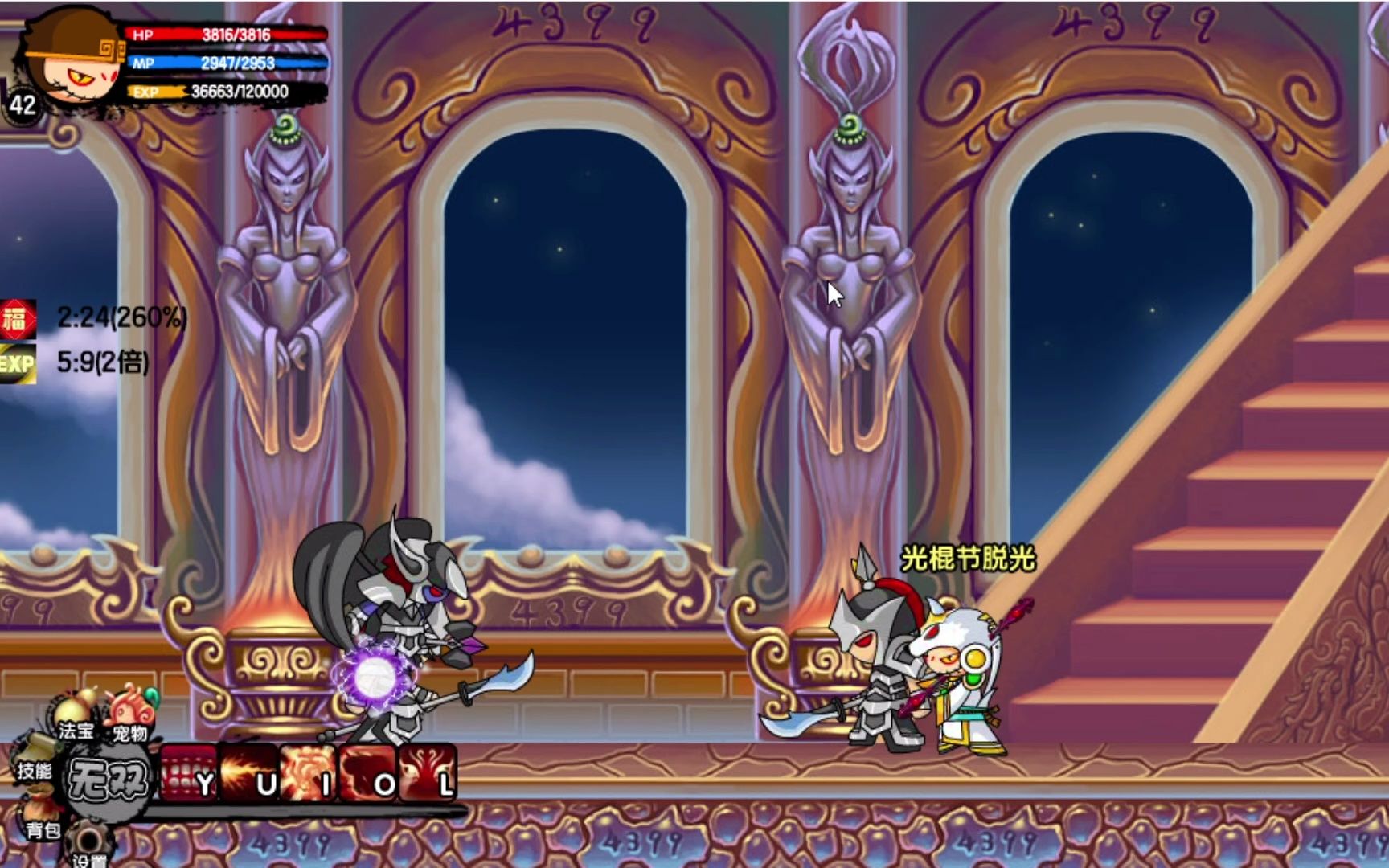The width and height of the screenshot is (1389, 868).
Task: Click the red 福 buff icon
Action: (x=18, y=319)
